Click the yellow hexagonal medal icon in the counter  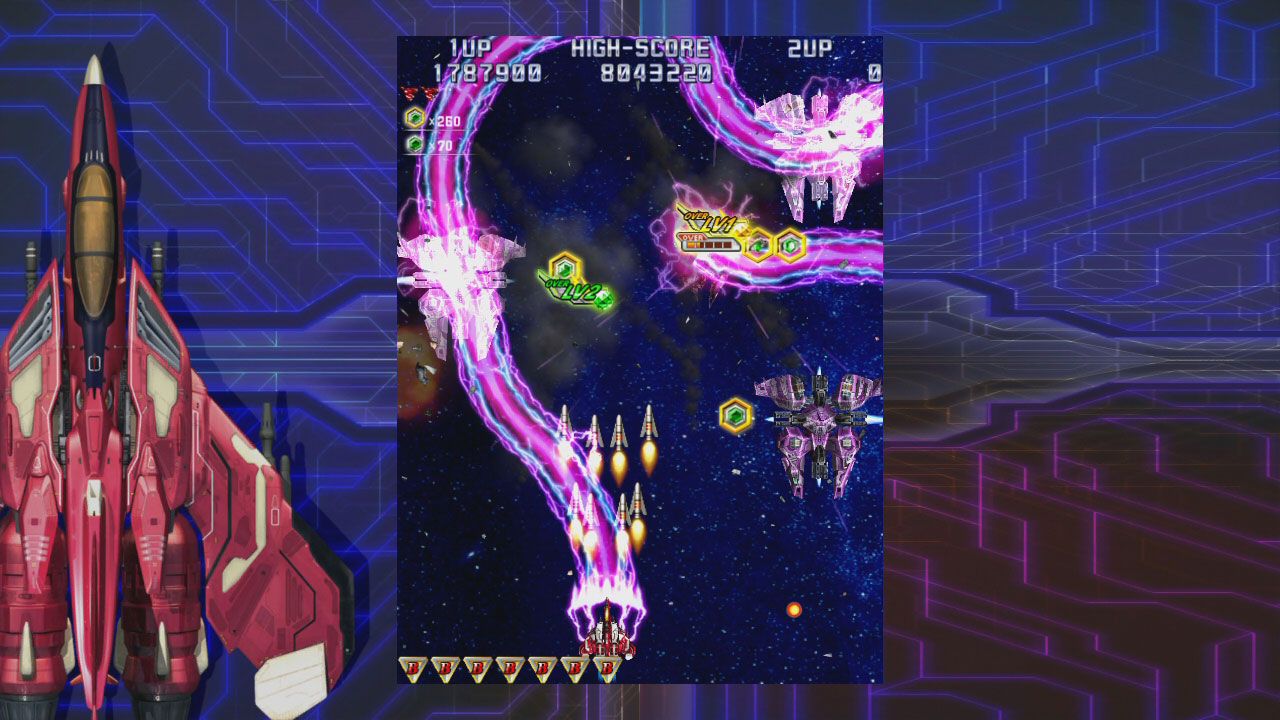(x=414, y=118)
